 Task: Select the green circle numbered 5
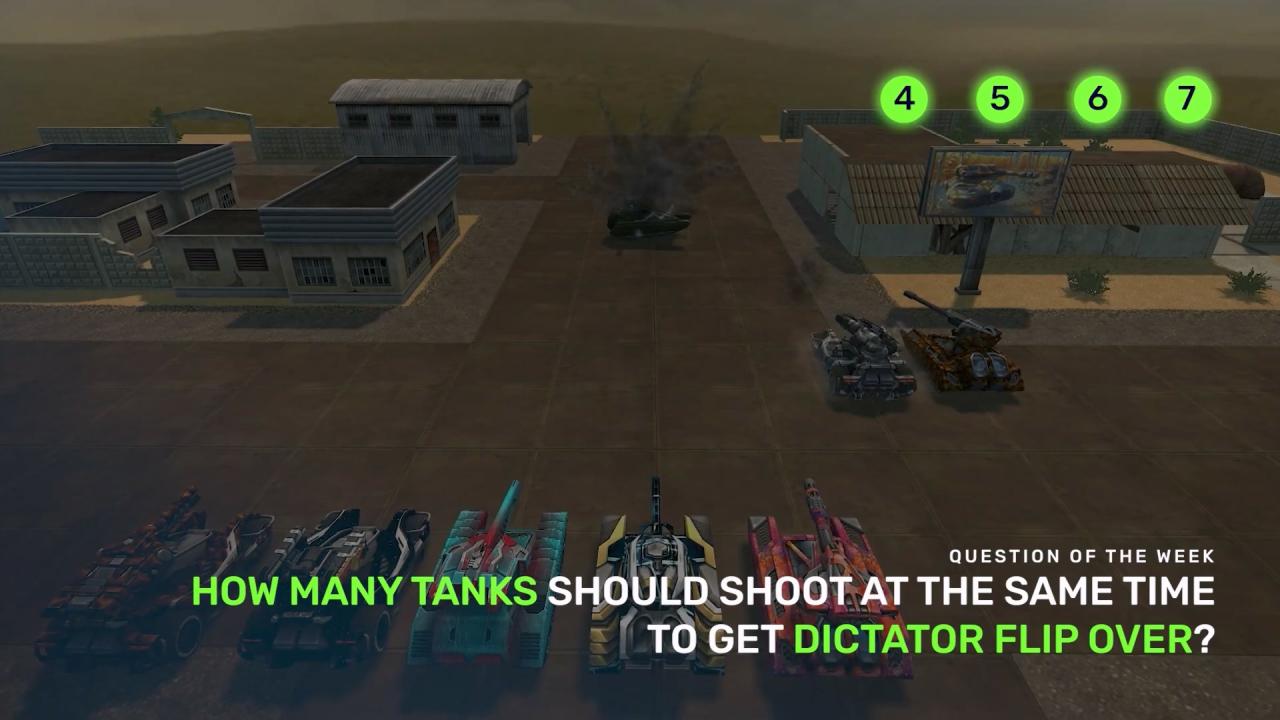(1000, 99)
